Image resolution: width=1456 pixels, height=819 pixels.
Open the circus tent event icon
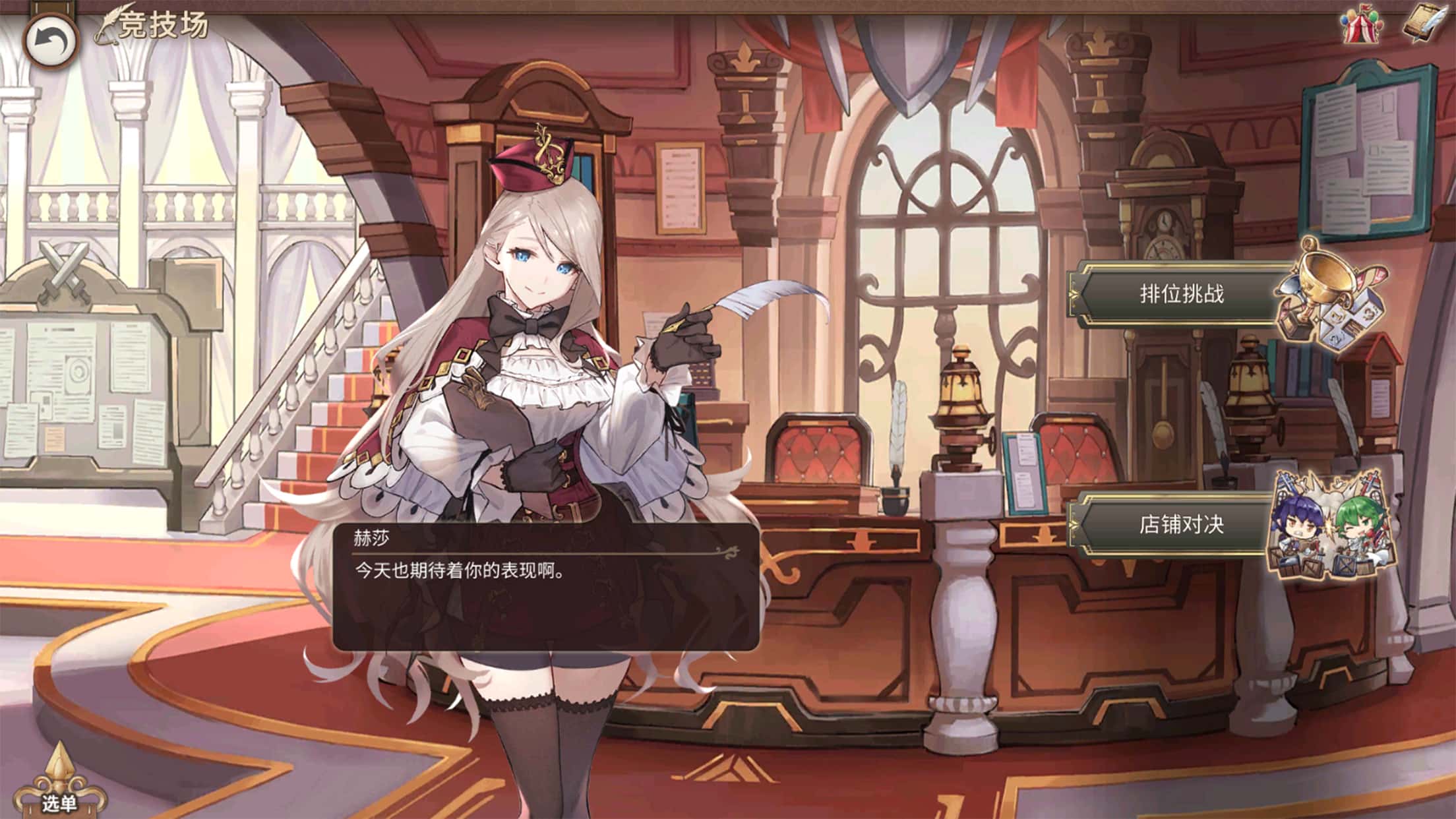1361,26
